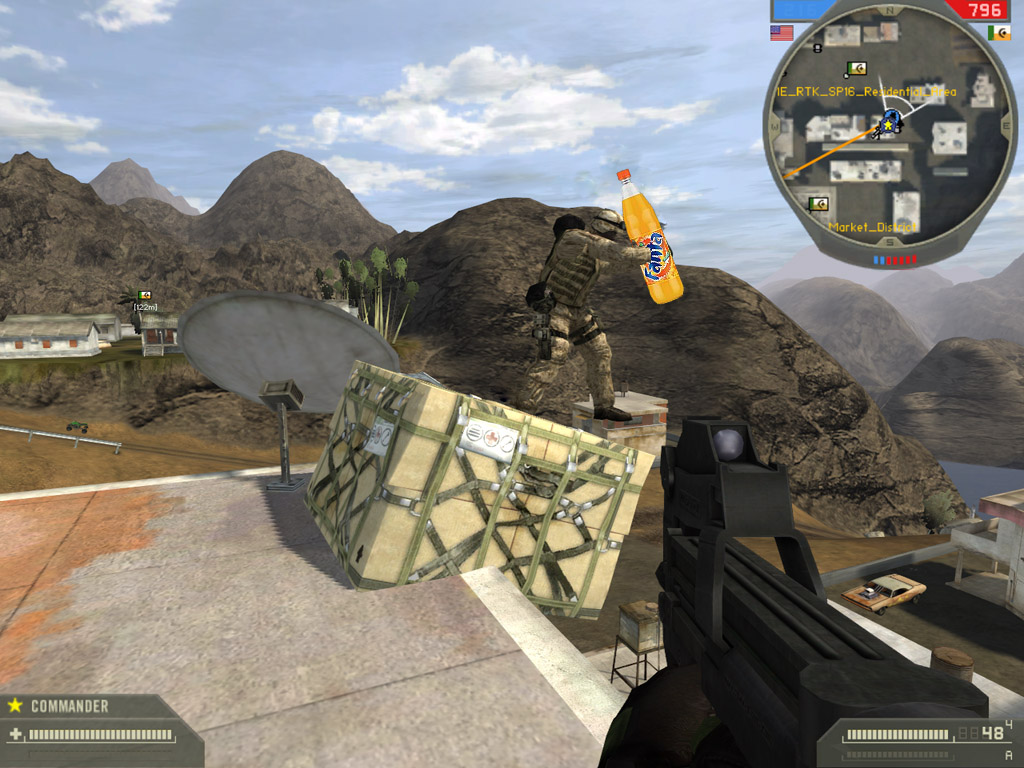Click the commander star marker on minimap
The height and width of the screenshot is (768, 1024).
click(885, 125)
